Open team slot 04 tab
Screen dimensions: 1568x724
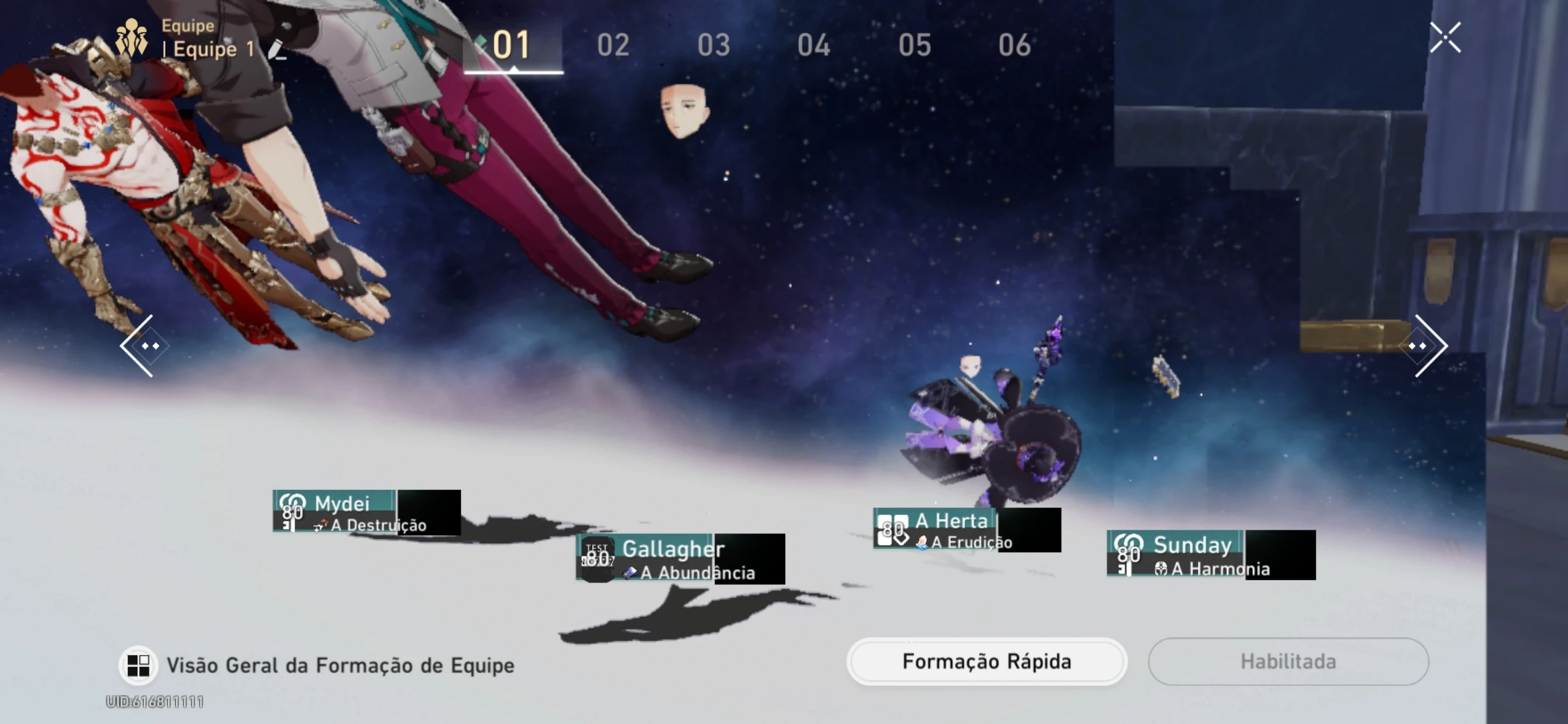coord(814,46)
